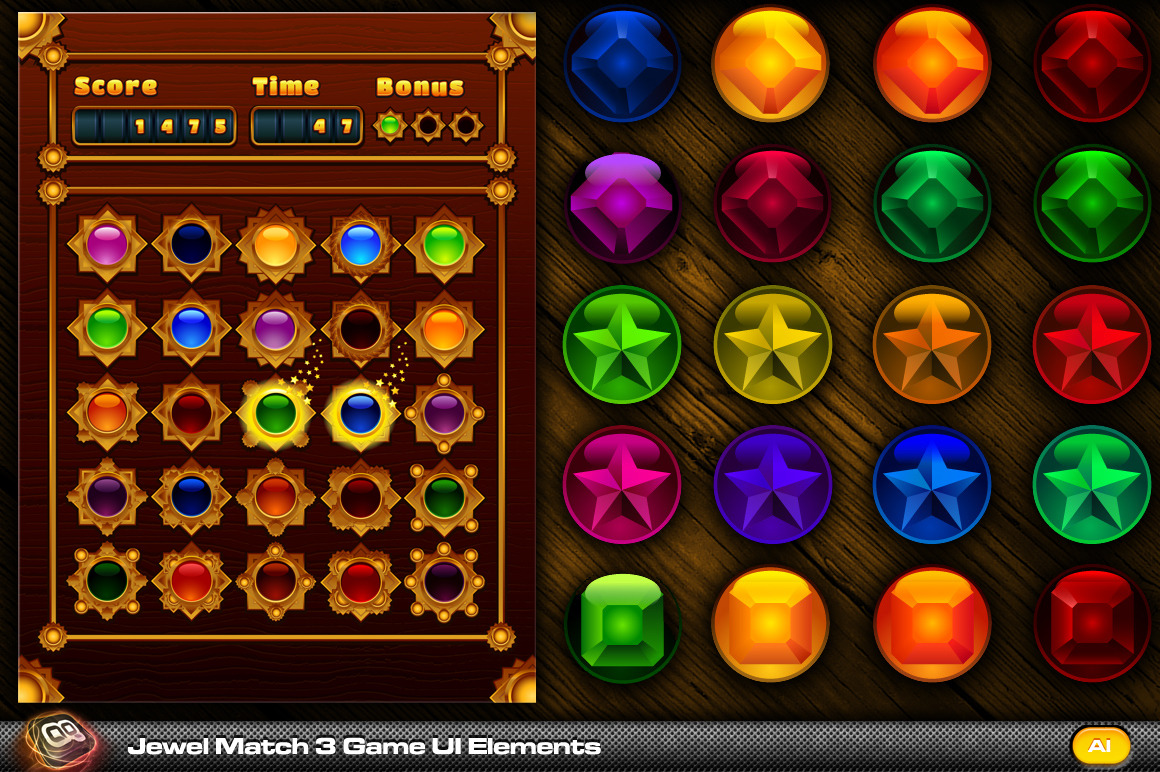Click the red star gem
The height and width of the screenshot is (772, 1160).
pyautogui.click(x=1092, y=345)
